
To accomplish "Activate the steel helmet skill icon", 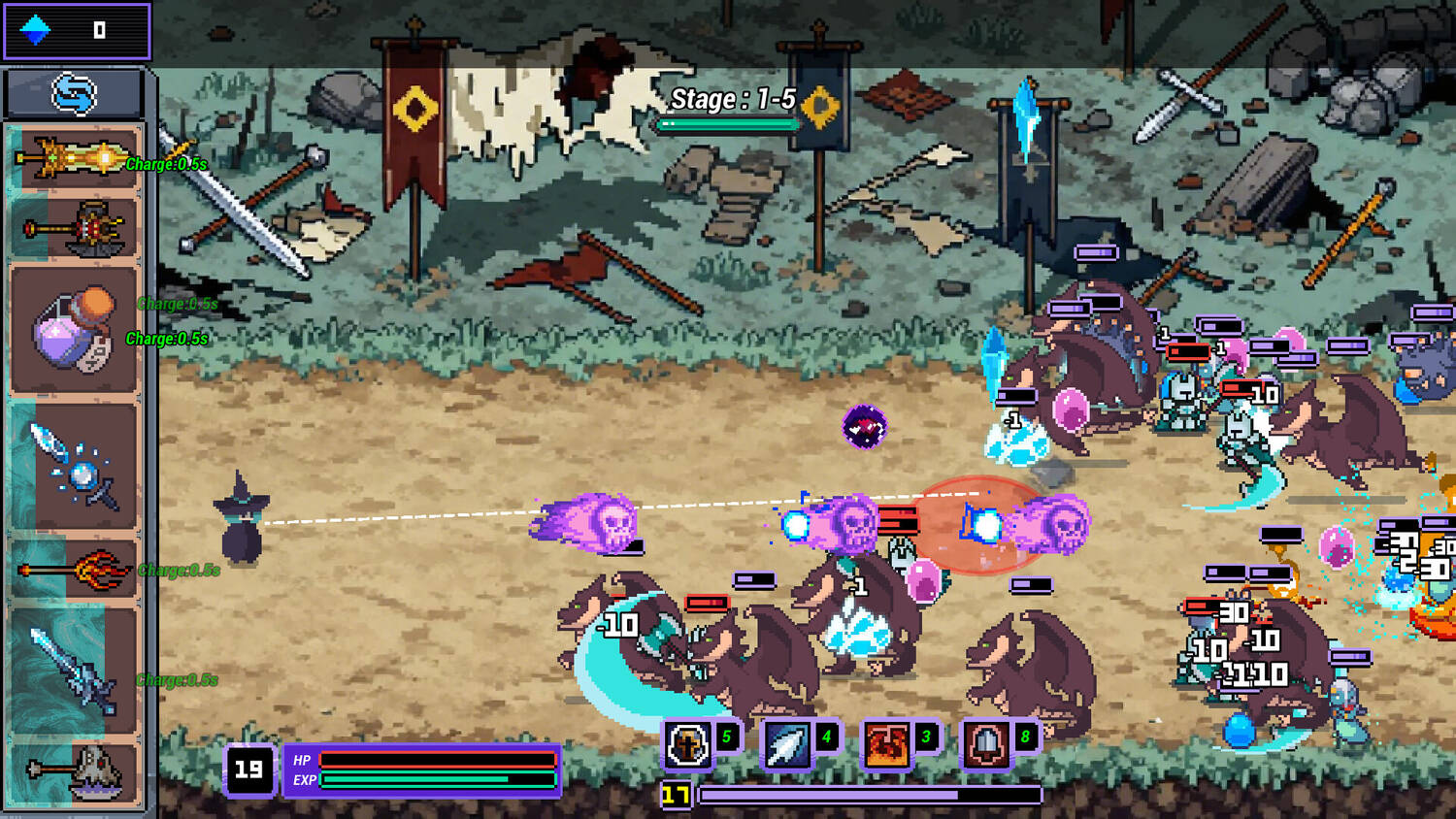I will (x=985, y=745).
